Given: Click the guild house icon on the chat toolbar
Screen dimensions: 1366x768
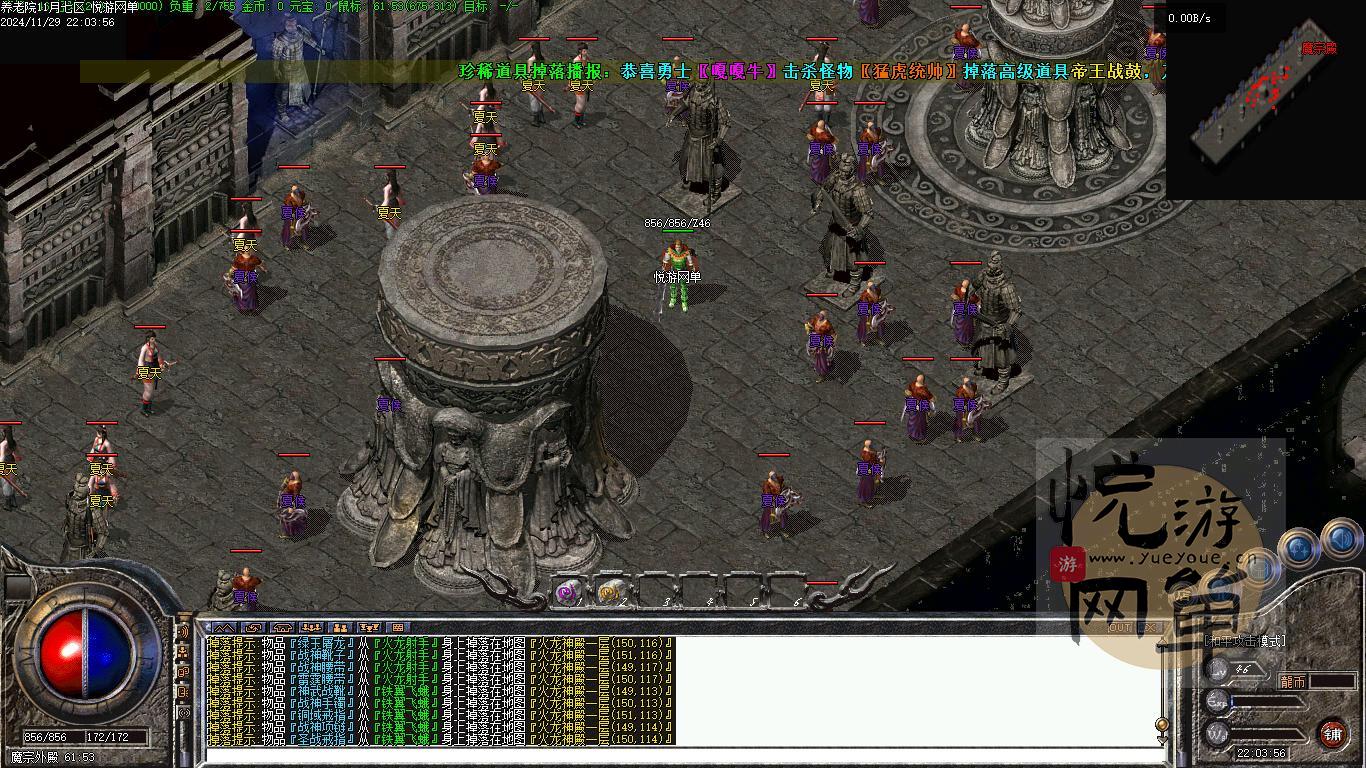Looking at the screenshot, I should [x=280, y=628].
